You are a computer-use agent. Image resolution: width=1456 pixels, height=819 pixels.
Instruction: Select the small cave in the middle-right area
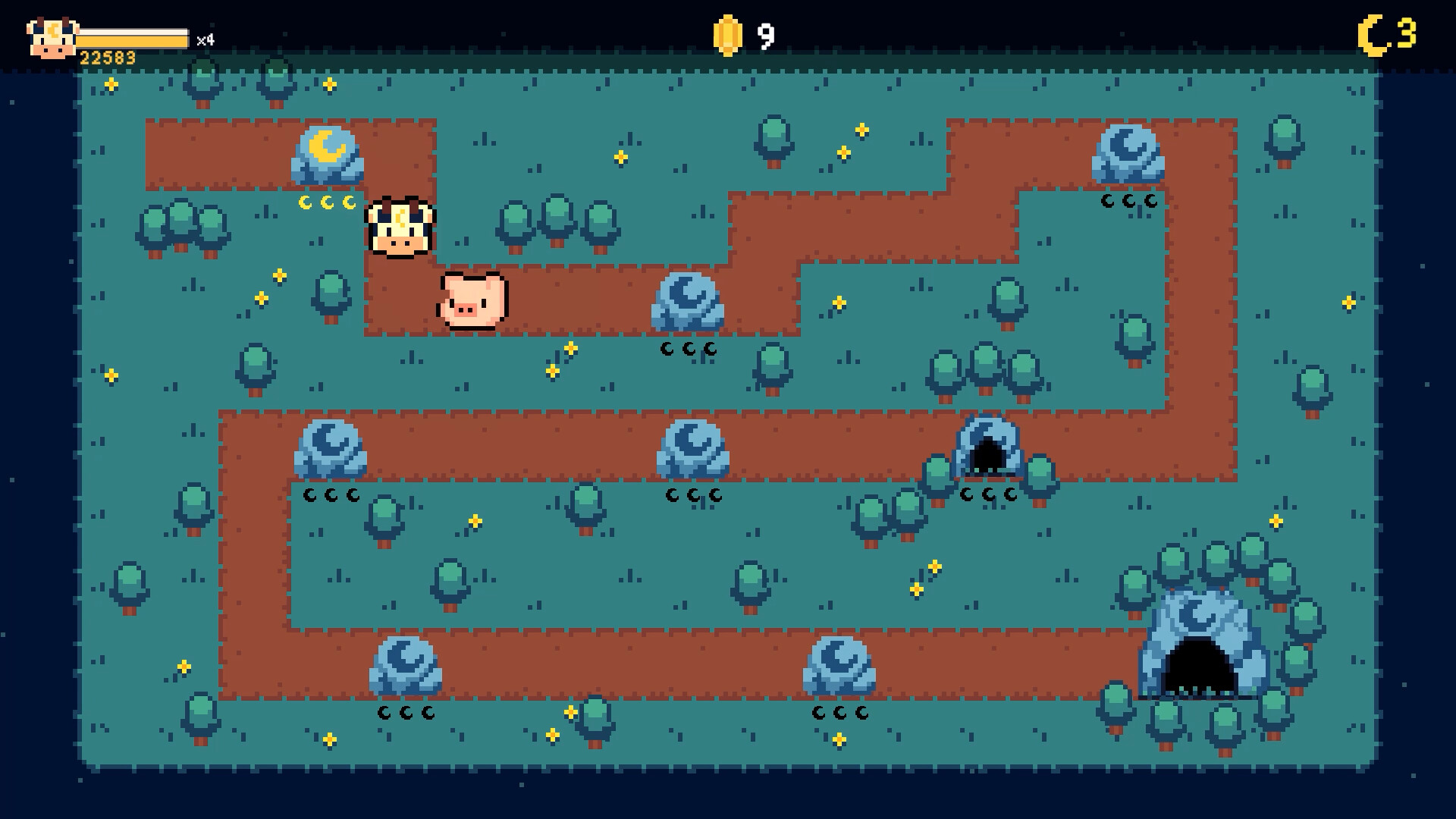click(x=990, y=451)
